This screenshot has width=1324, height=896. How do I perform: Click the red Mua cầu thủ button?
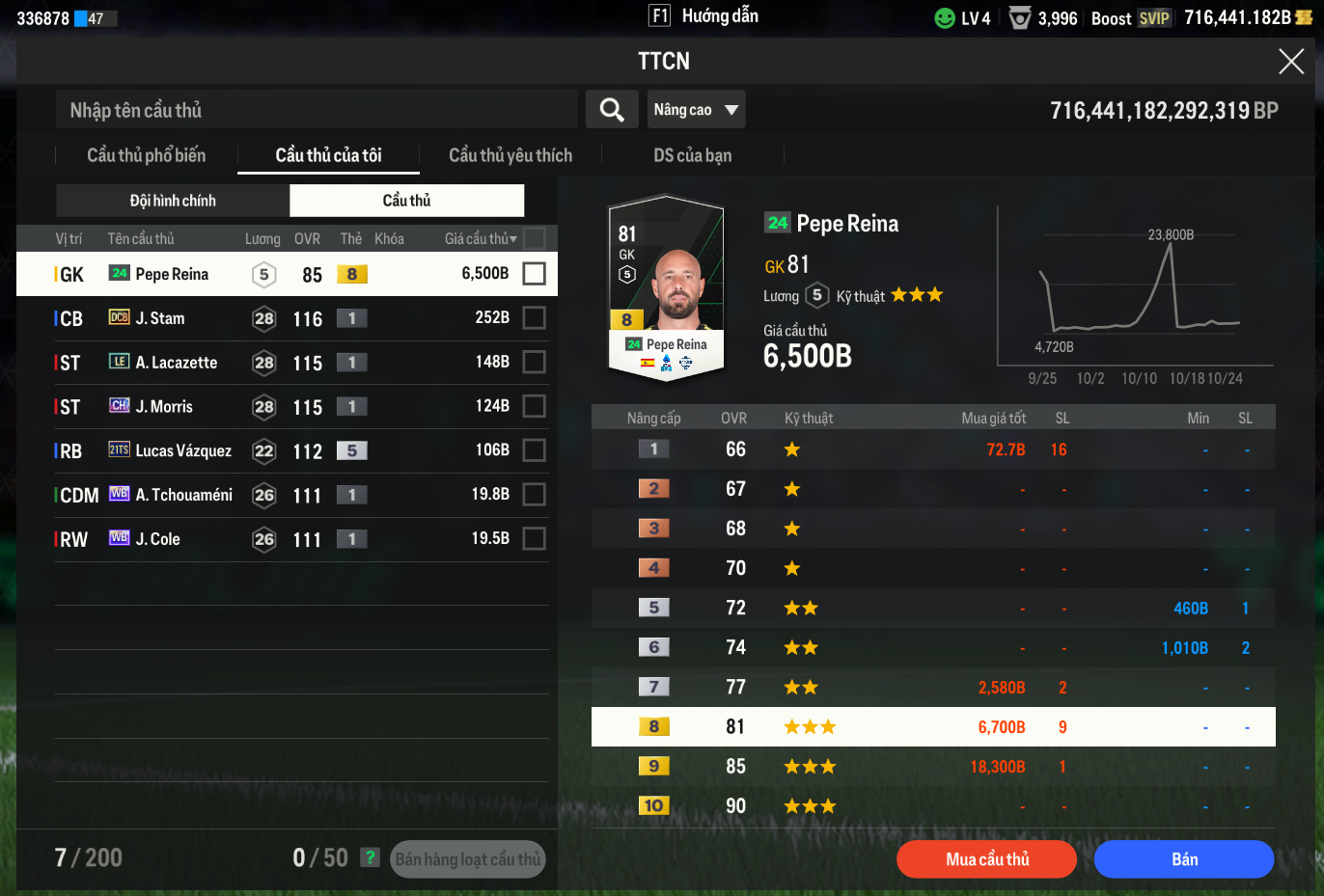tap(986, 859)
